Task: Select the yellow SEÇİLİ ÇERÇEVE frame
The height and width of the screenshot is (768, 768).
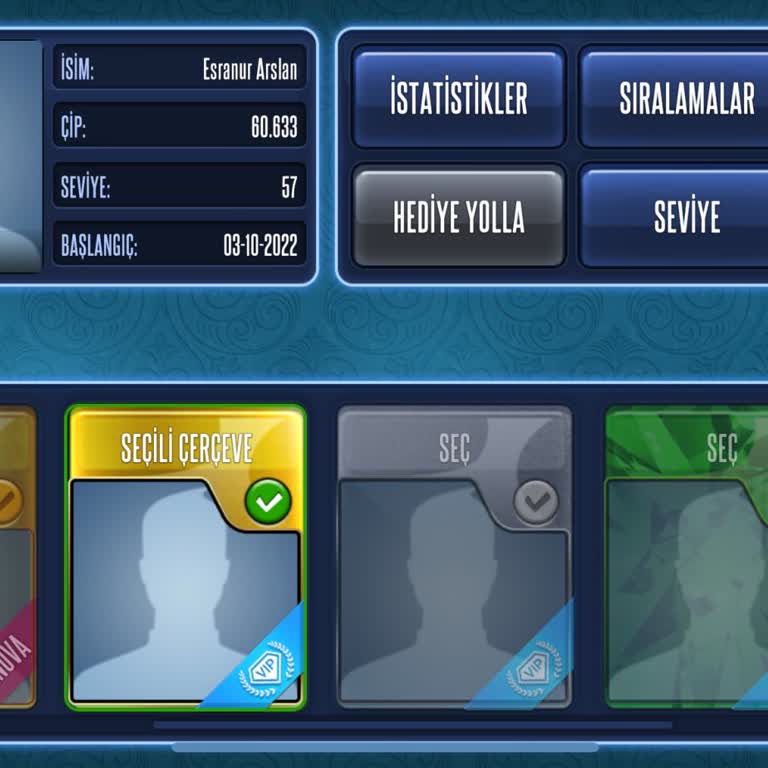Action: pos(186,556)
